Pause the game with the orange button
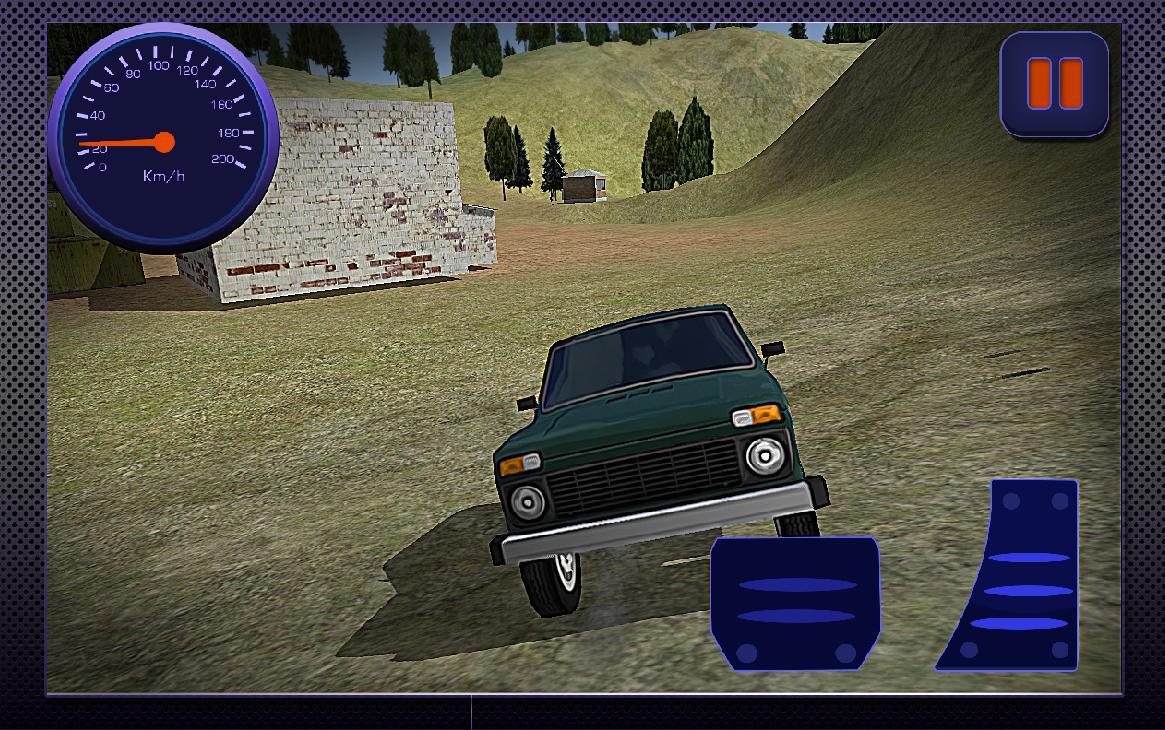Image resolution: width=1165 pixels, height=730 pixels. 1054,84
